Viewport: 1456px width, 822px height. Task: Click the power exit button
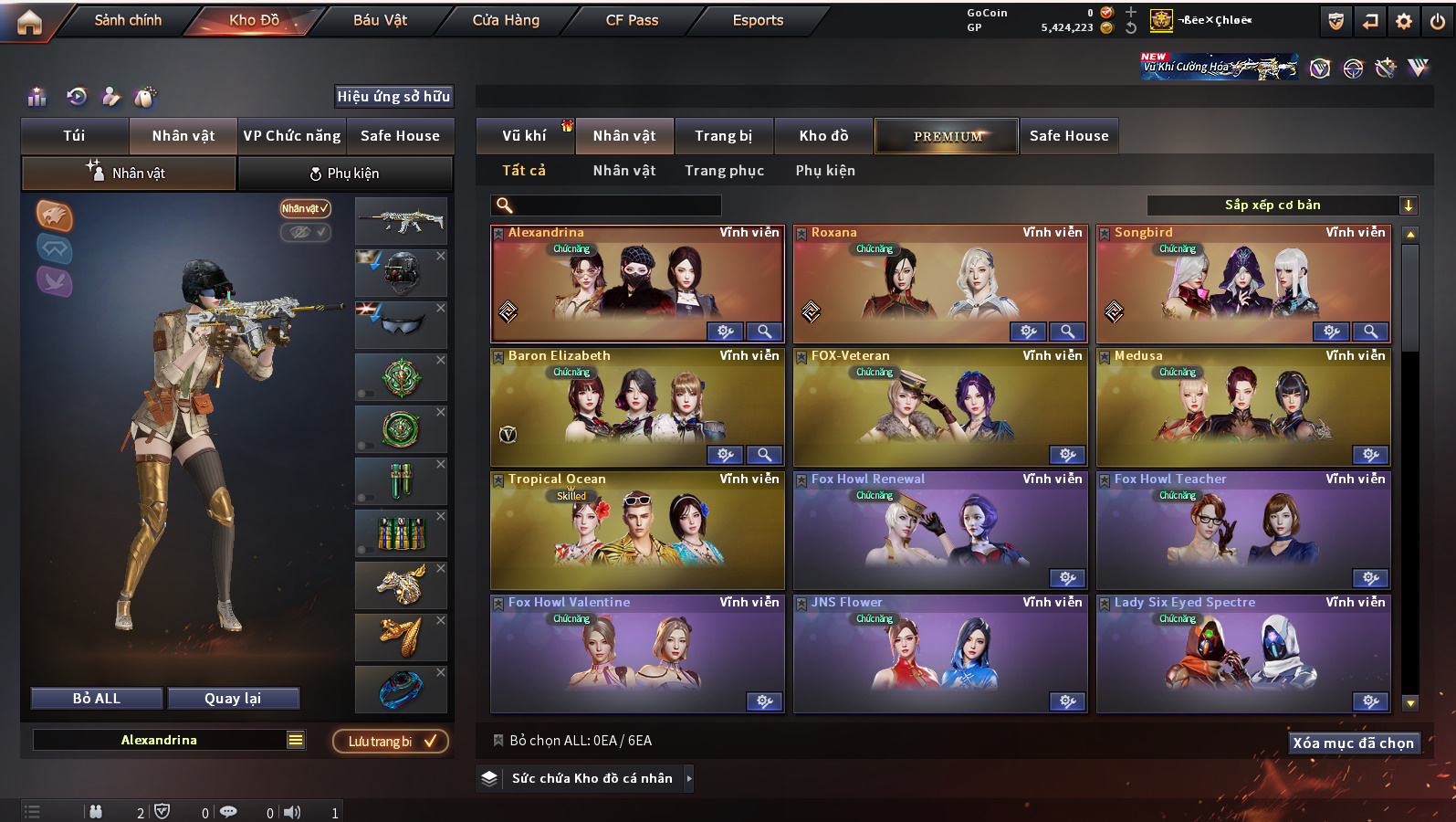[1438, 21]
